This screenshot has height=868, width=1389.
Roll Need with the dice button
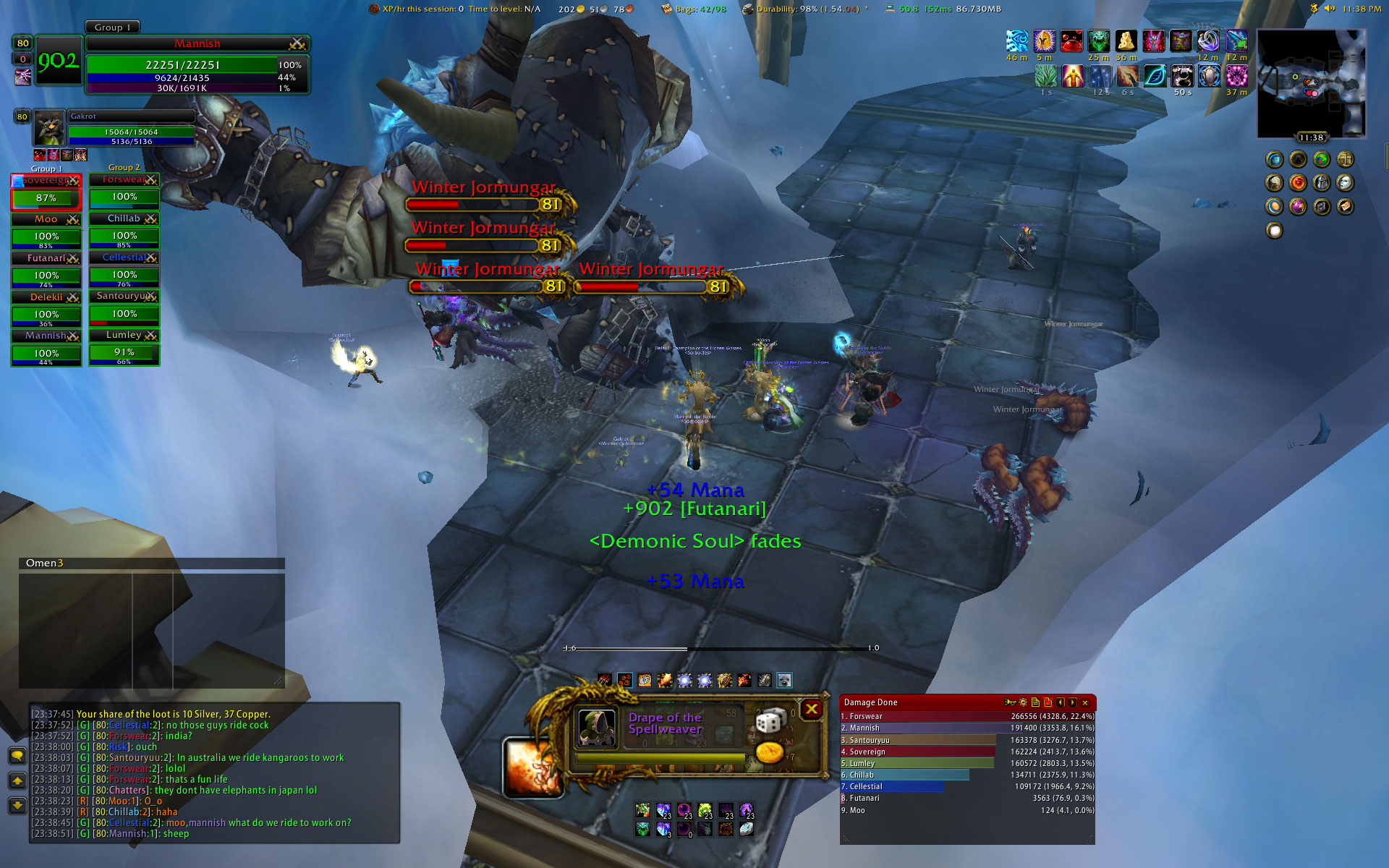click(x=770, y=720)
